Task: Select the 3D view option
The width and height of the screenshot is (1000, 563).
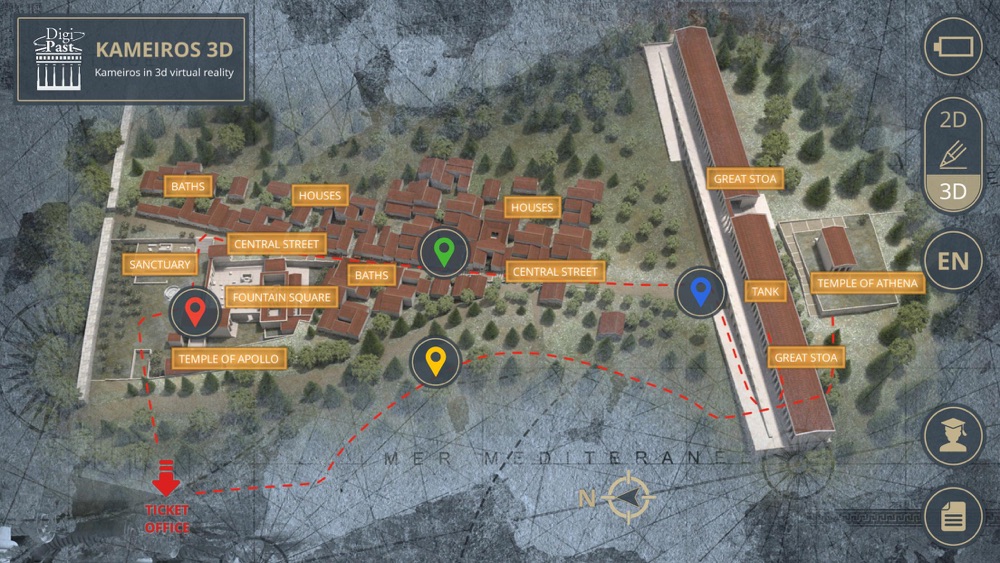Action: point(952,190)
